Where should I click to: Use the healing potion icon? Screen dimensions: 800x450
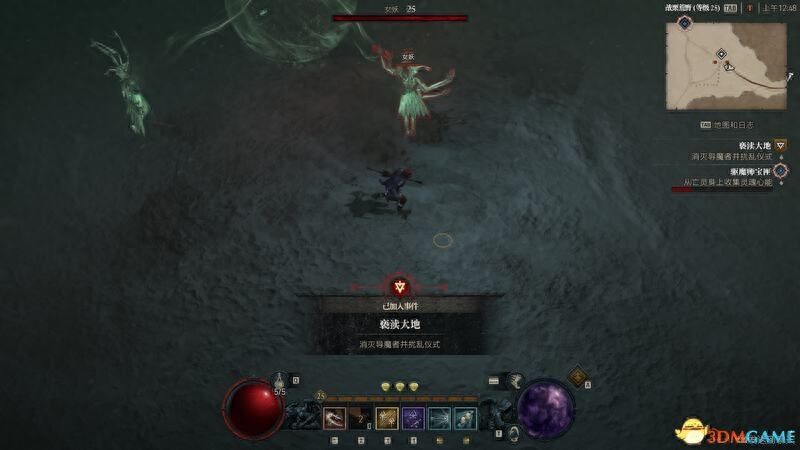[280, 380]
